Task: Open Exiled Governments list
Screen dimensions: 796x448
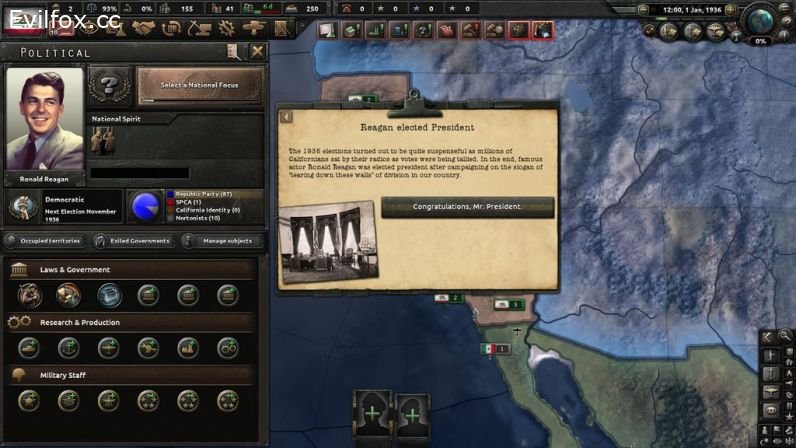Action: tap(133, 241)
